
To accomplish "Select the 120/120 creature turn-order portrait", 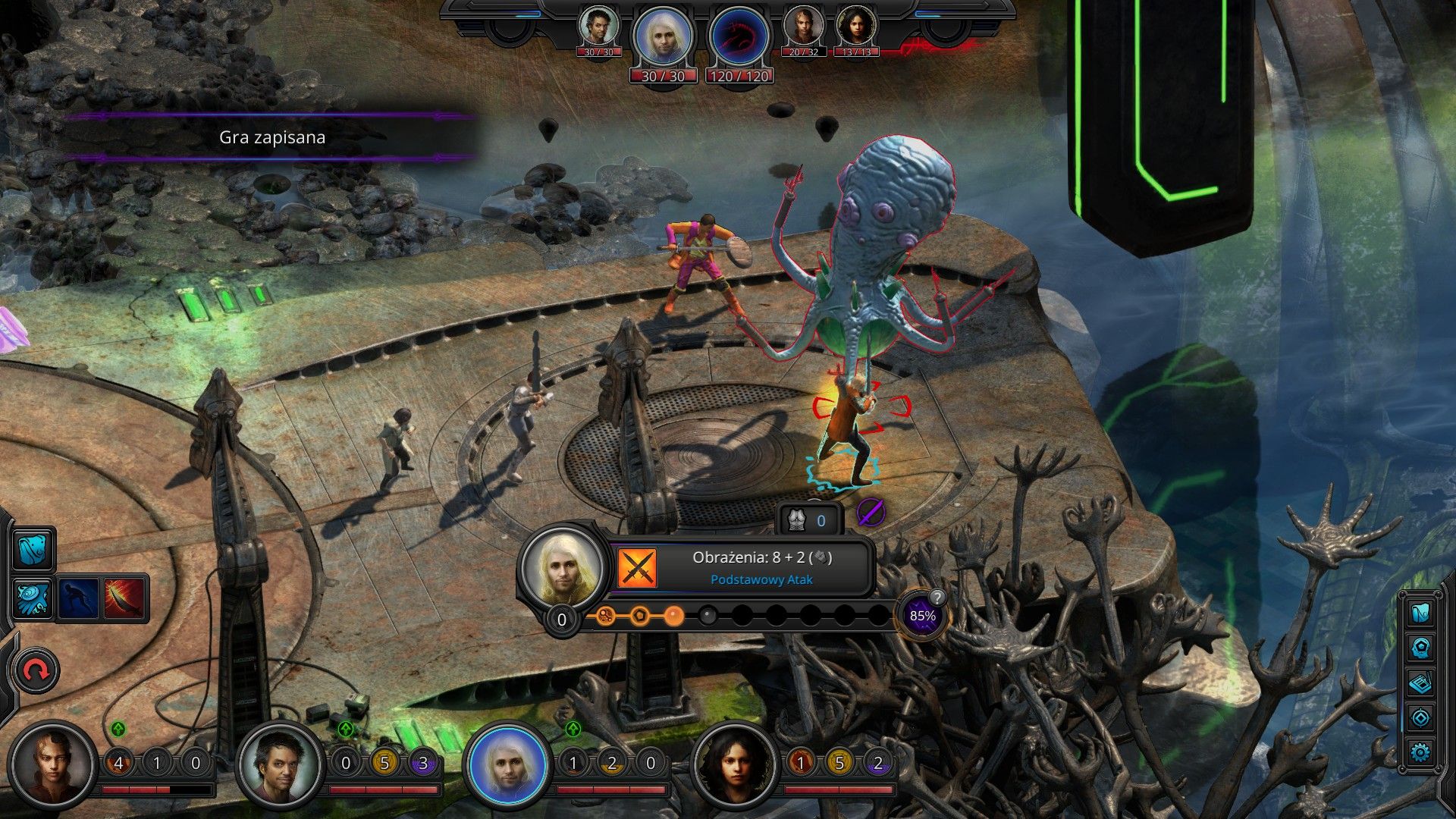I will tap(739, 38).
